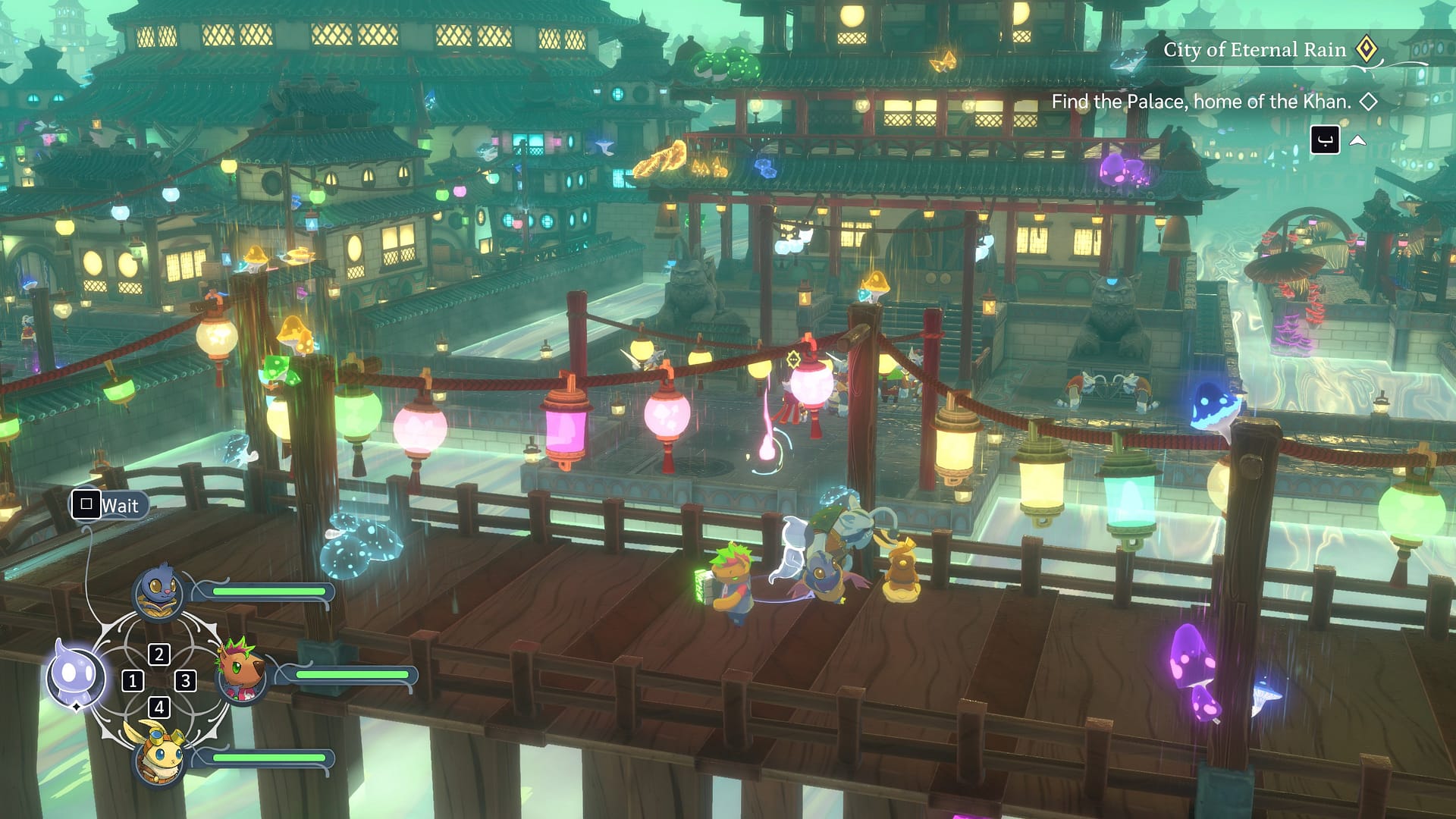1456x819 pixels.
Task: Switch to the spiky-haired capybara portrait
Action: tap(243, 671)
